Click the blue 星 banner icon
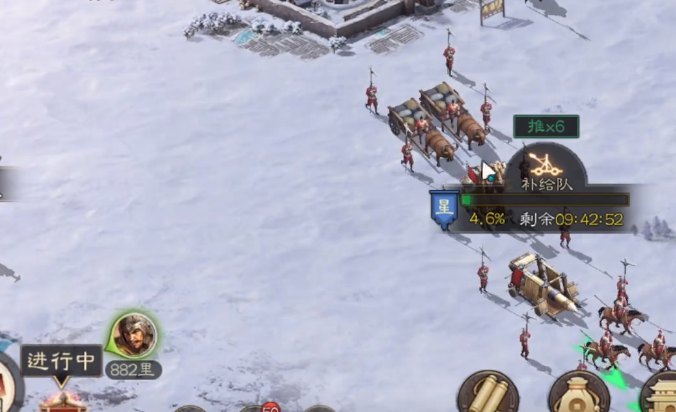The height and width of the screenshot is (412, 676). [x=444, y=209]
